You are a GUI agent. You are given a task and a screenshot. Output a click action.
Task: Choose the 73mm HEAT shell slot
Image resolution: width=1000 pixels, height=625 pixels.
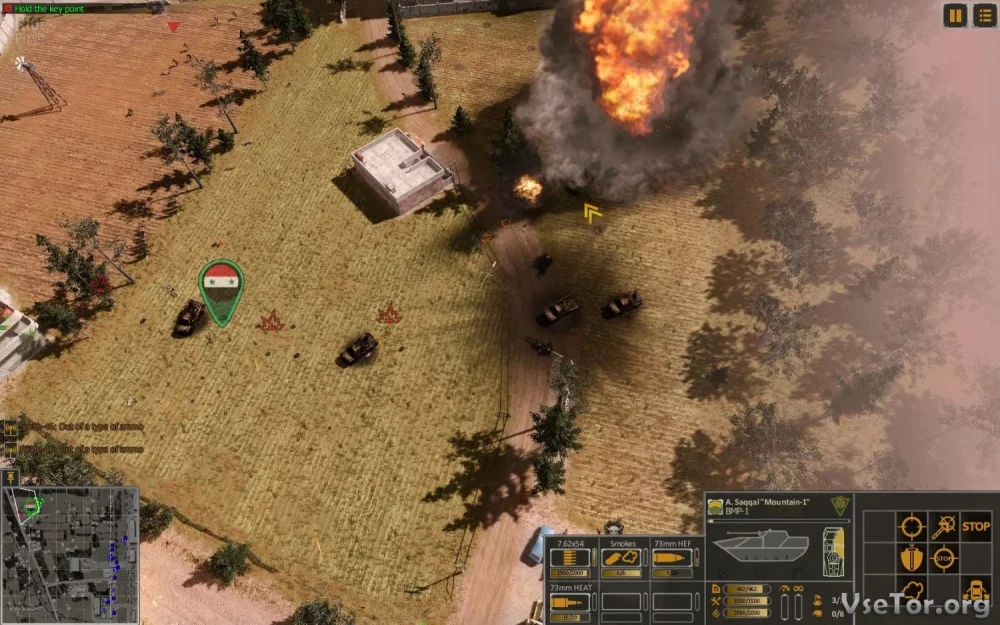(x=572, y=601)
